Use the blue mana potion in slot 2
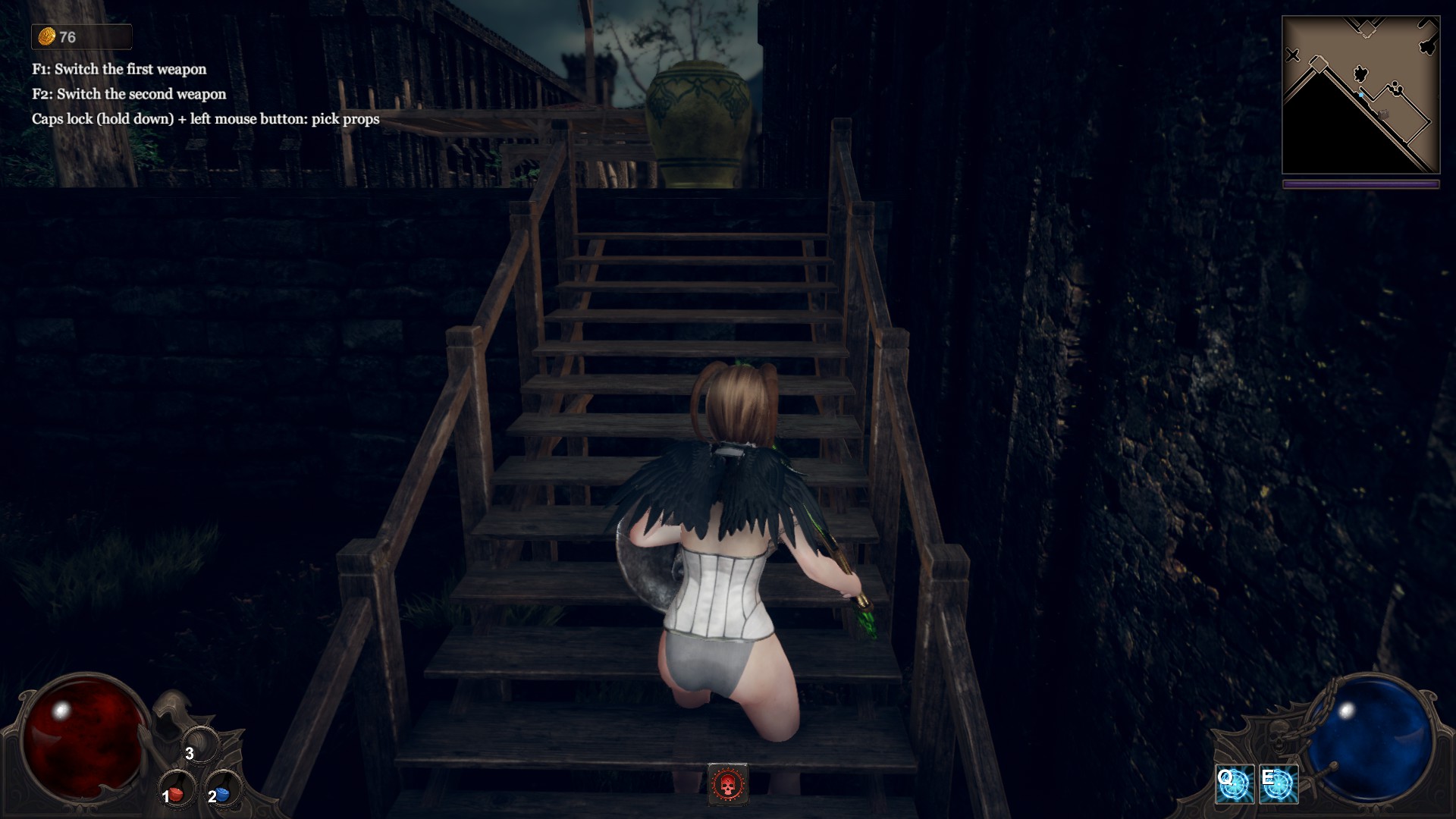1456x819 pixels. [x=221, y=792]
